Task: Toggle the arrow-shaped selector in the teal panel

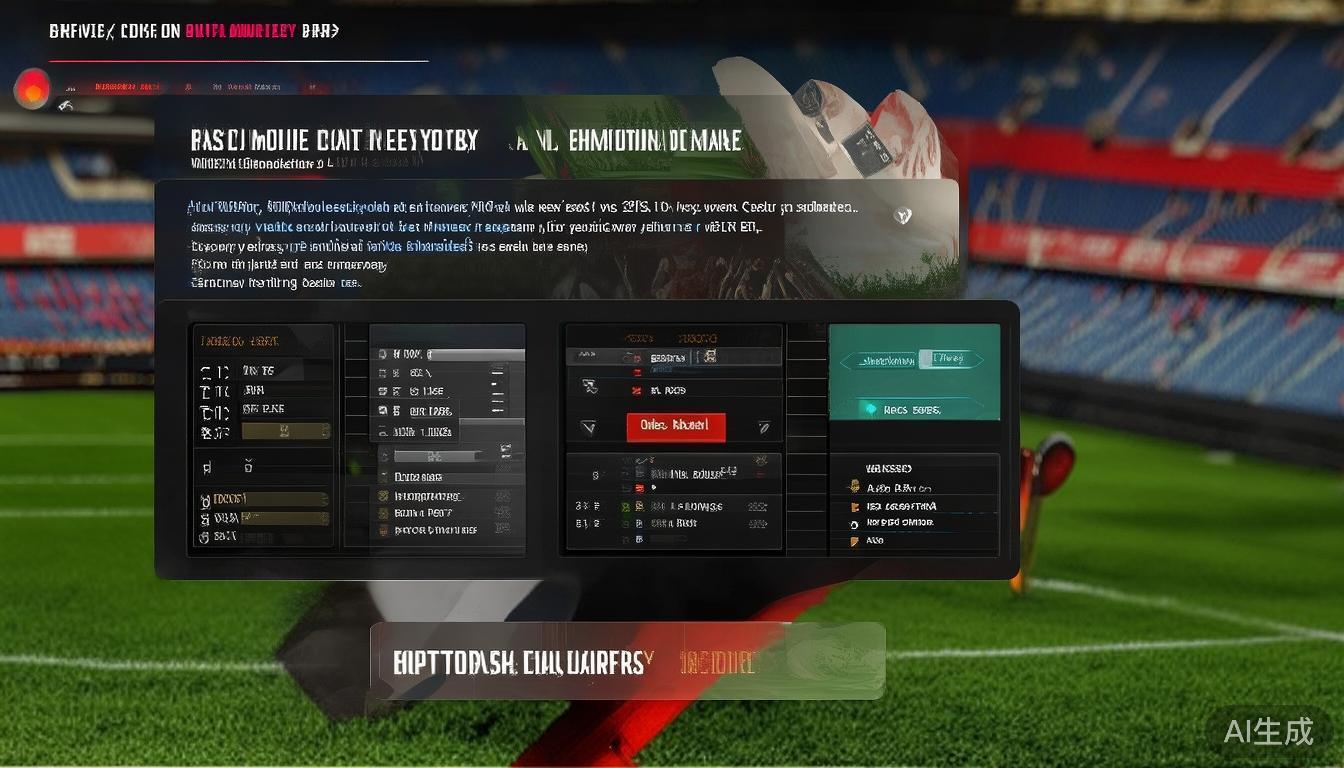Action: (x=905, y=359)
